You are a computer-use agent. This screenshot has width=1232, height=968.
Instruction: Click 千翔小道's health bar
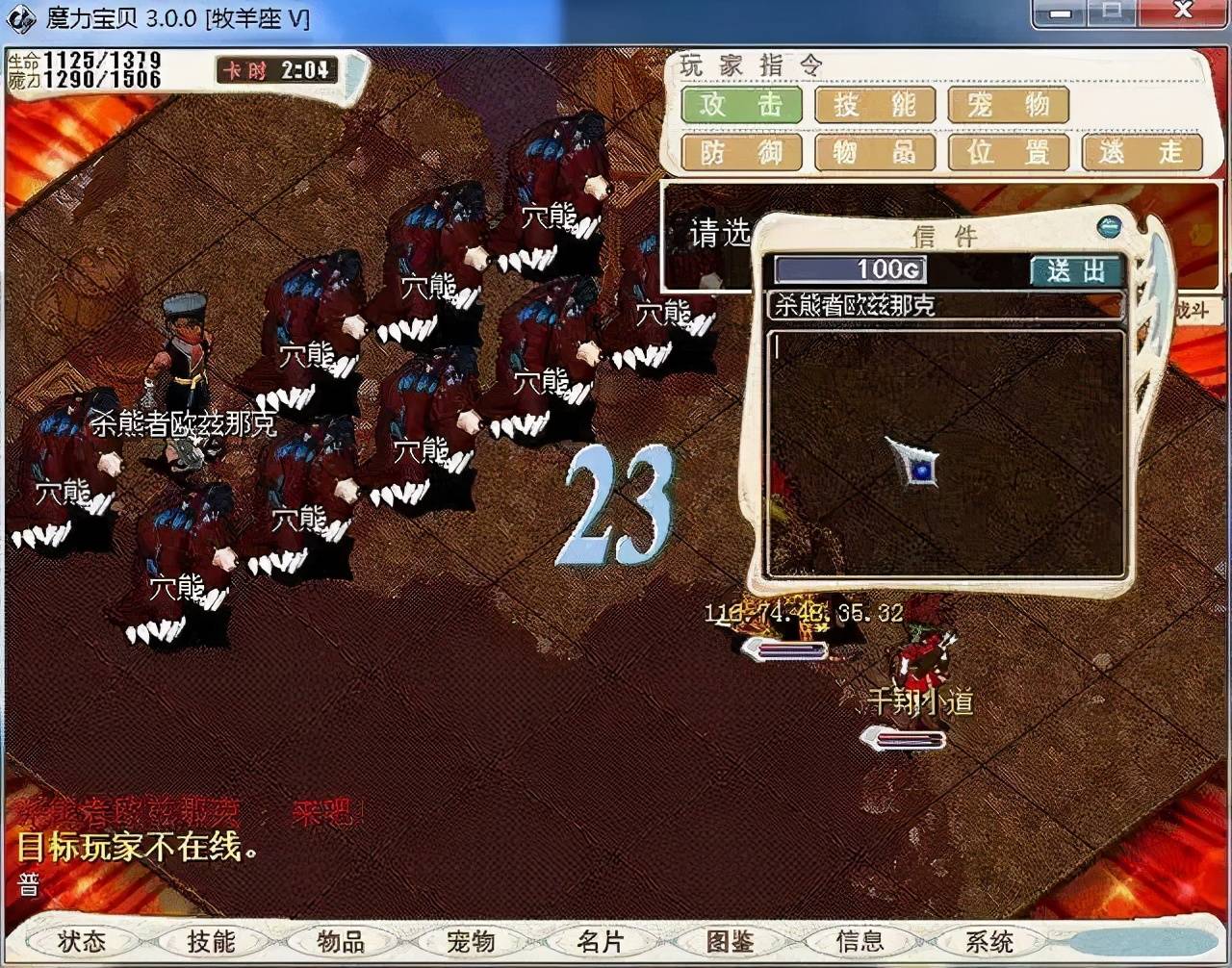(x=906, y=740)
